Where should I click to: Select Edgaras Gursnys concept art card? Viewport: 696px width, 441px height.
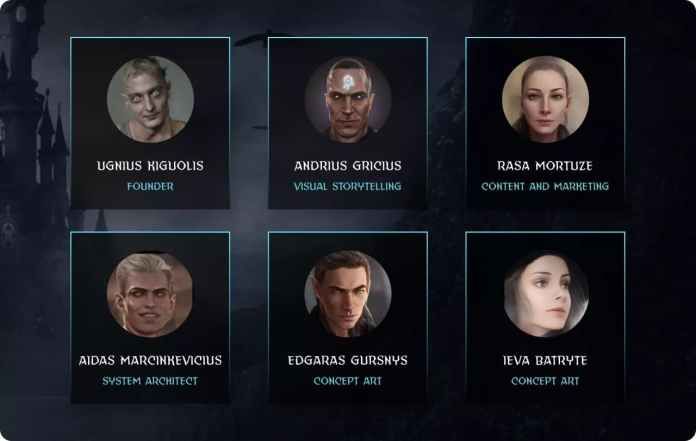point(347,317)
